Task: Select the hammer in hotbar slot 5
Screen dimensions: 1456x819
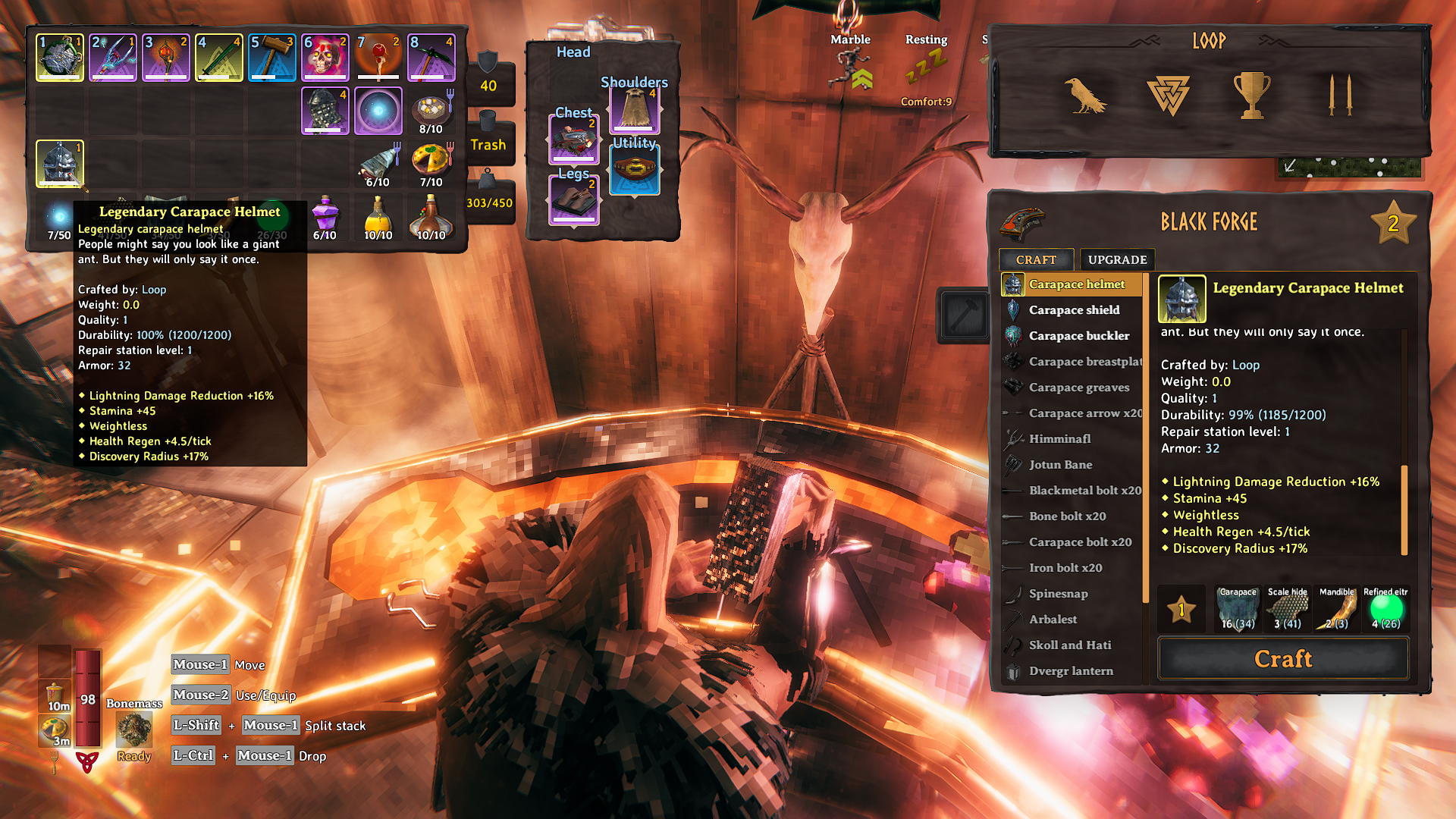Action: (x=272, y=57)
